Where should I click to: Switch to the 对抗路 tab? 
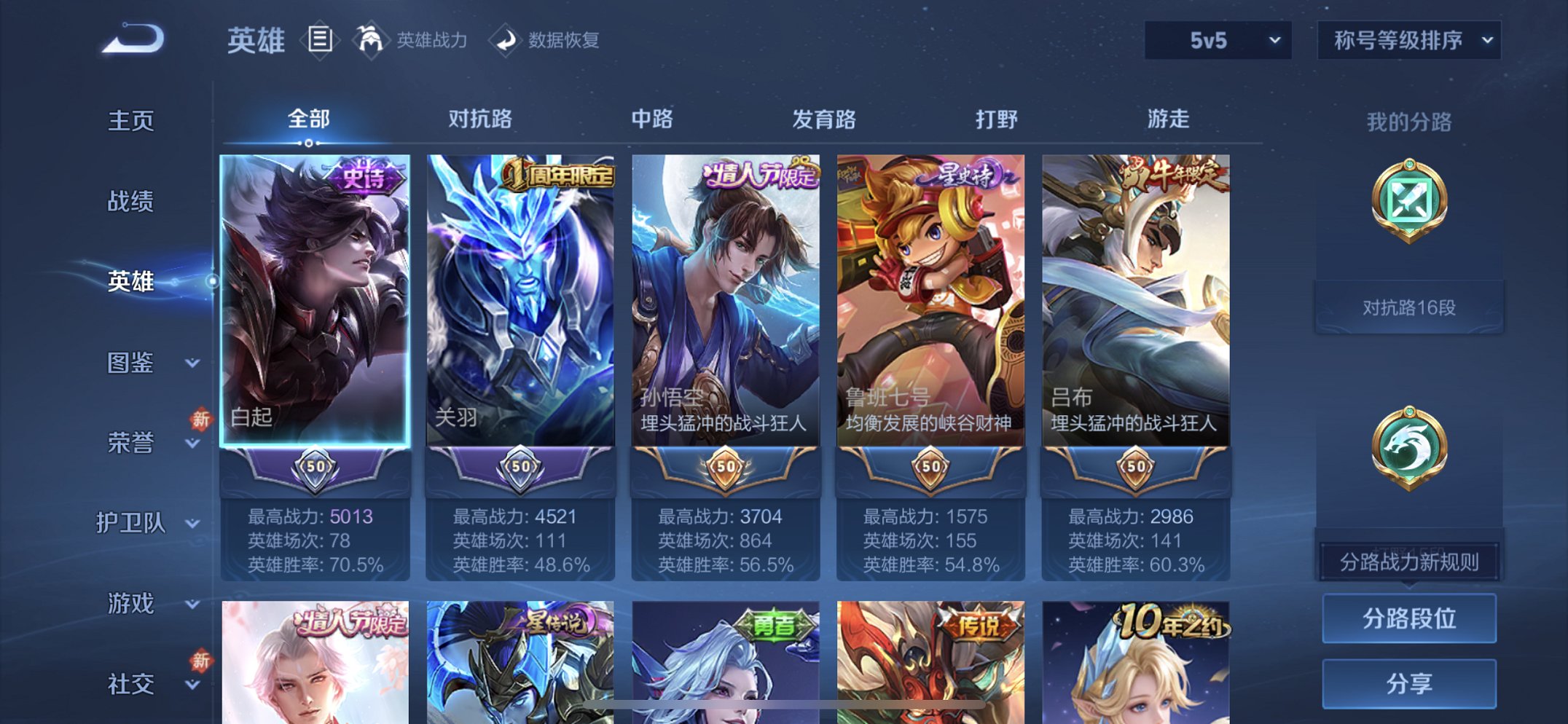(x=481, y=117)
